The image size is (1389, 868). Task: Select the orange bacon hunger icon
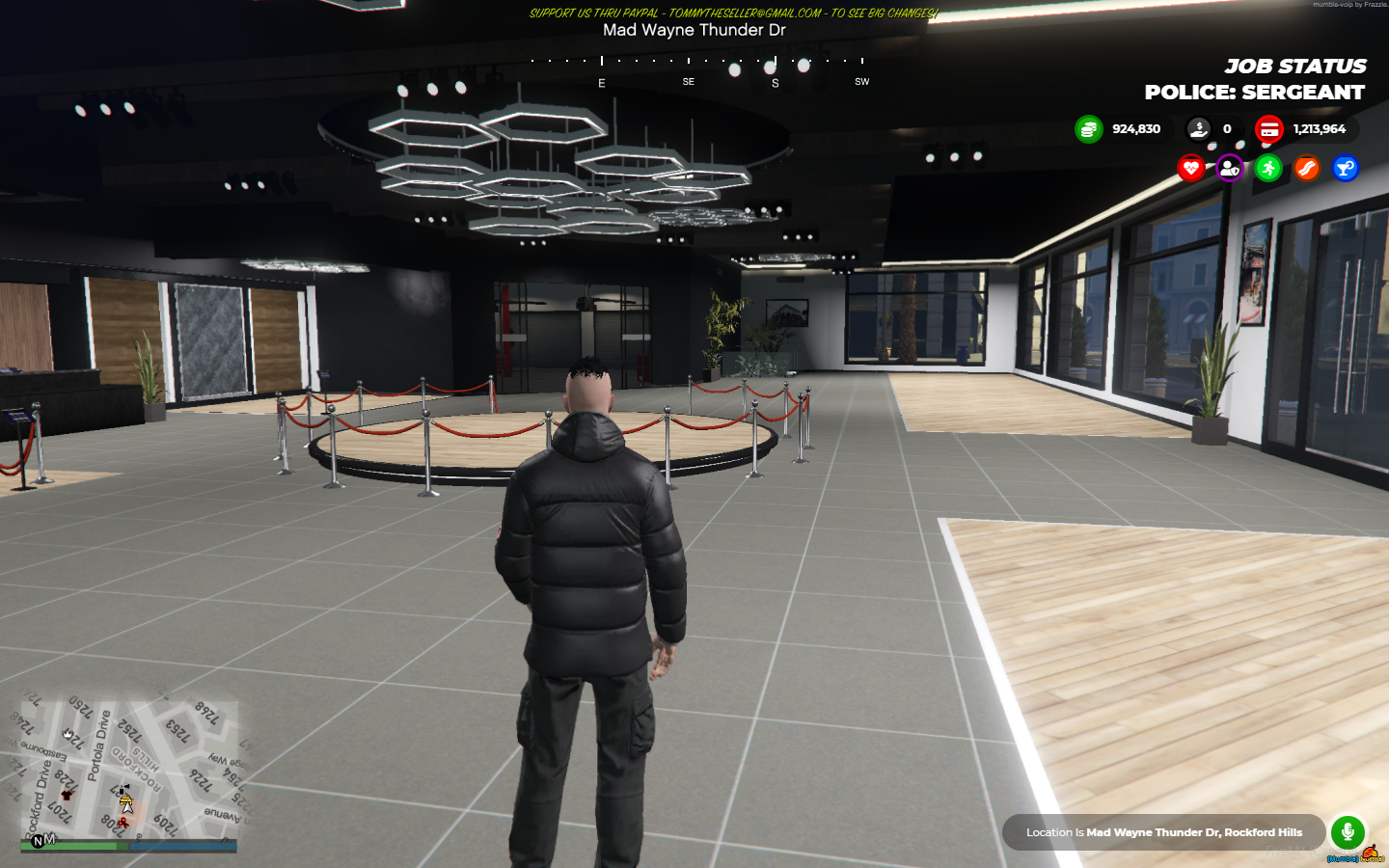1307,169
